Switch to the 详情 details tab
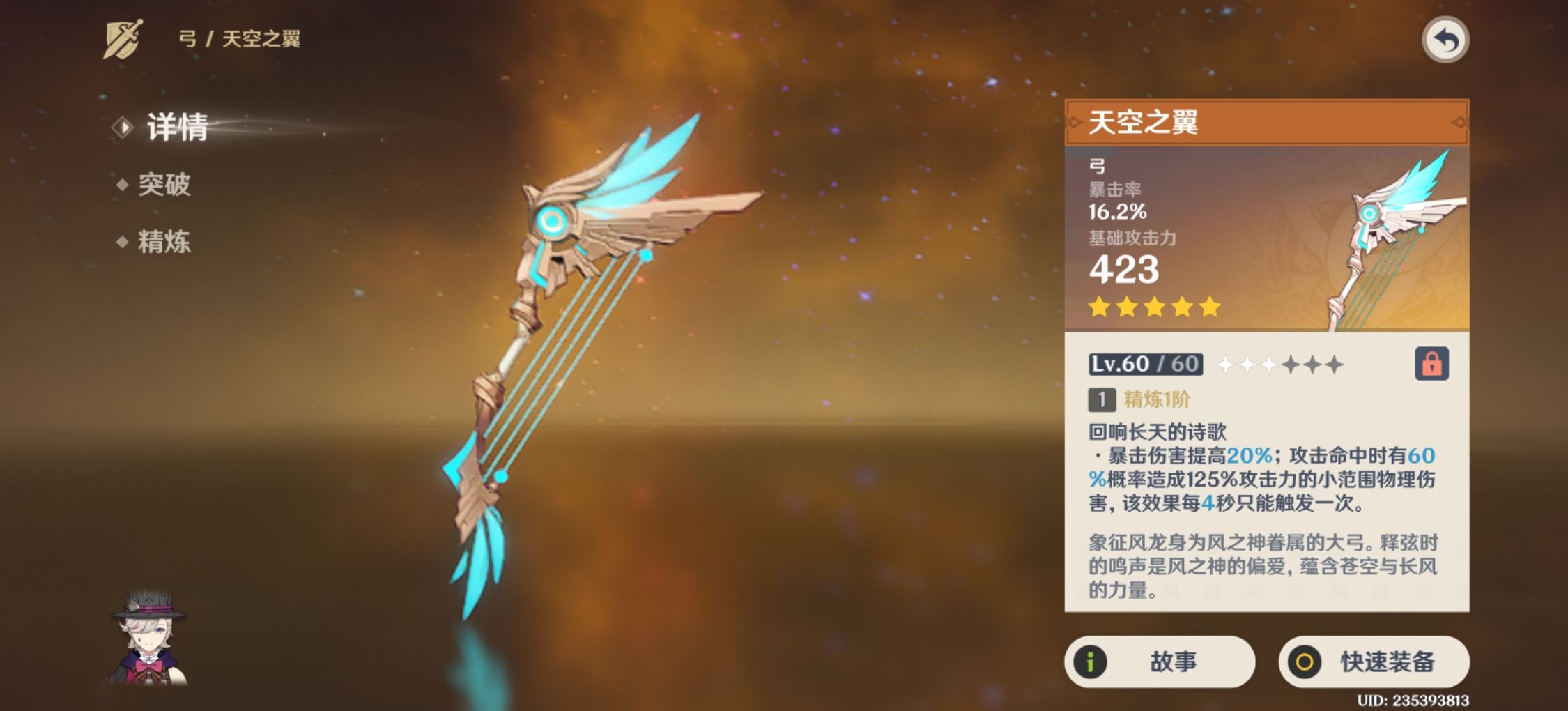The width and height of the screenshot is (1568, 711). point(176,128)
